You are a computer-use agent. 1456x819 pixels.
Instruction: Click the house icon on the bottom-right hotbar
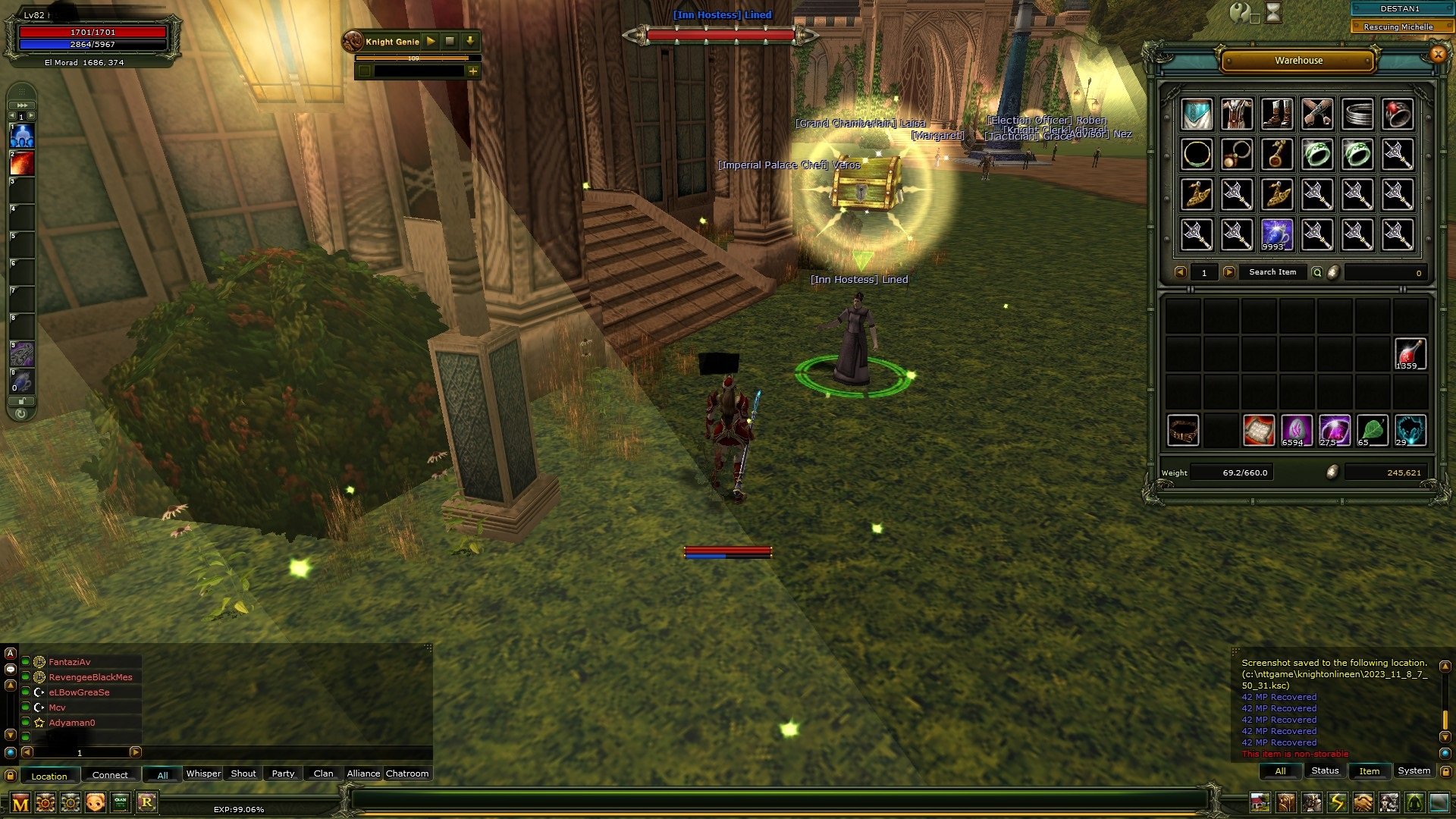(x=1260, y=802)
